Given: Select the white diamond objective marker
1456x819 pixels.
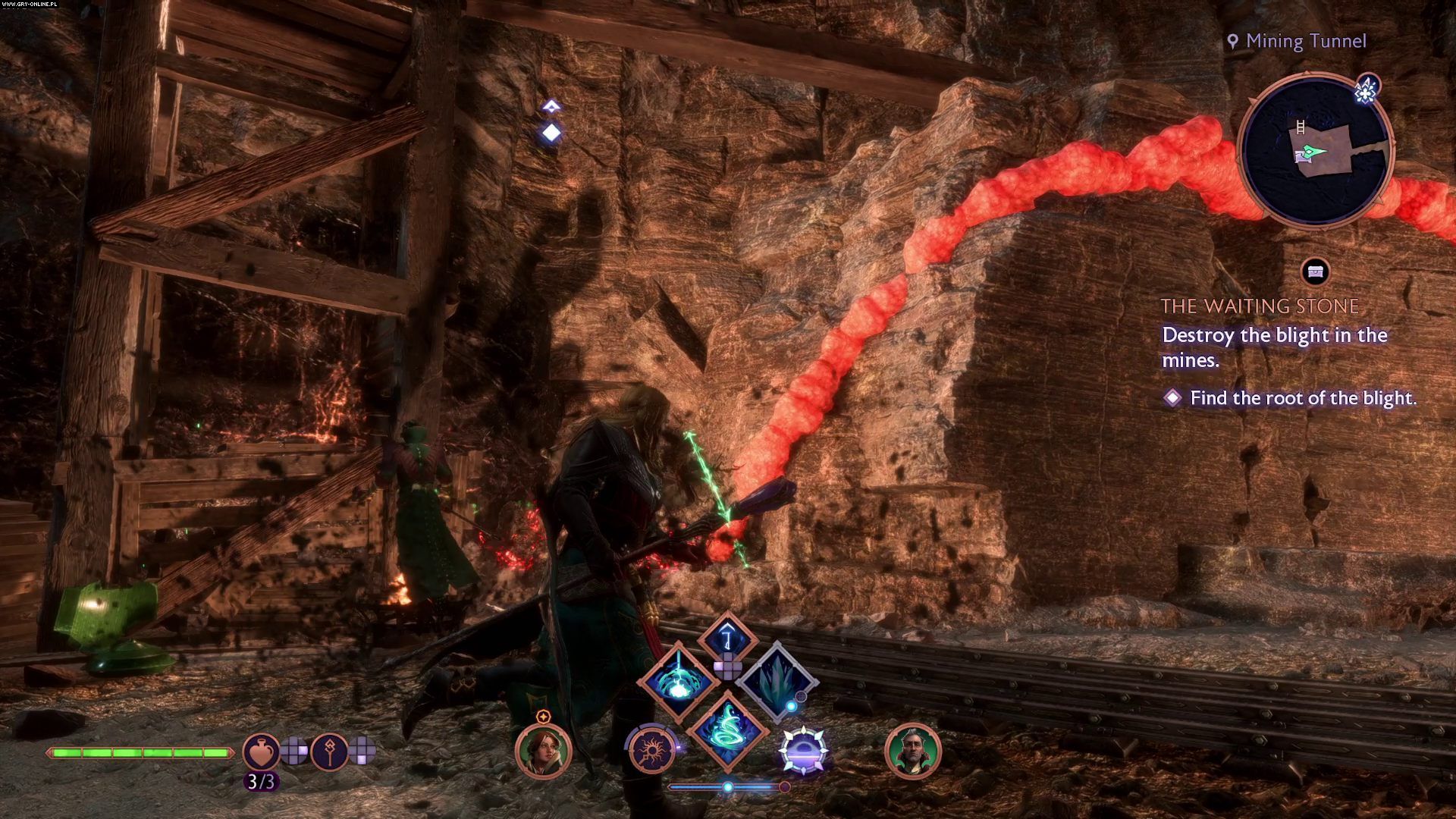Looking at the screenshot, I should (551, 133).
